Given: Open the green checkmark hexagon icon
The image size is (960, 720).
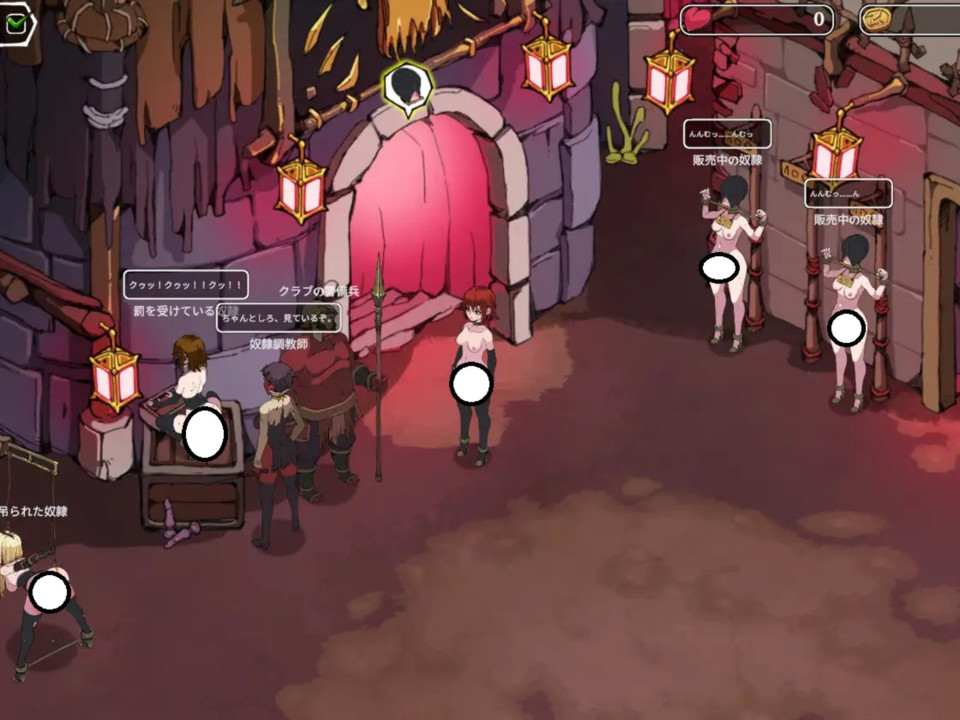Looking at the screenshot, I should coord(16,26).
